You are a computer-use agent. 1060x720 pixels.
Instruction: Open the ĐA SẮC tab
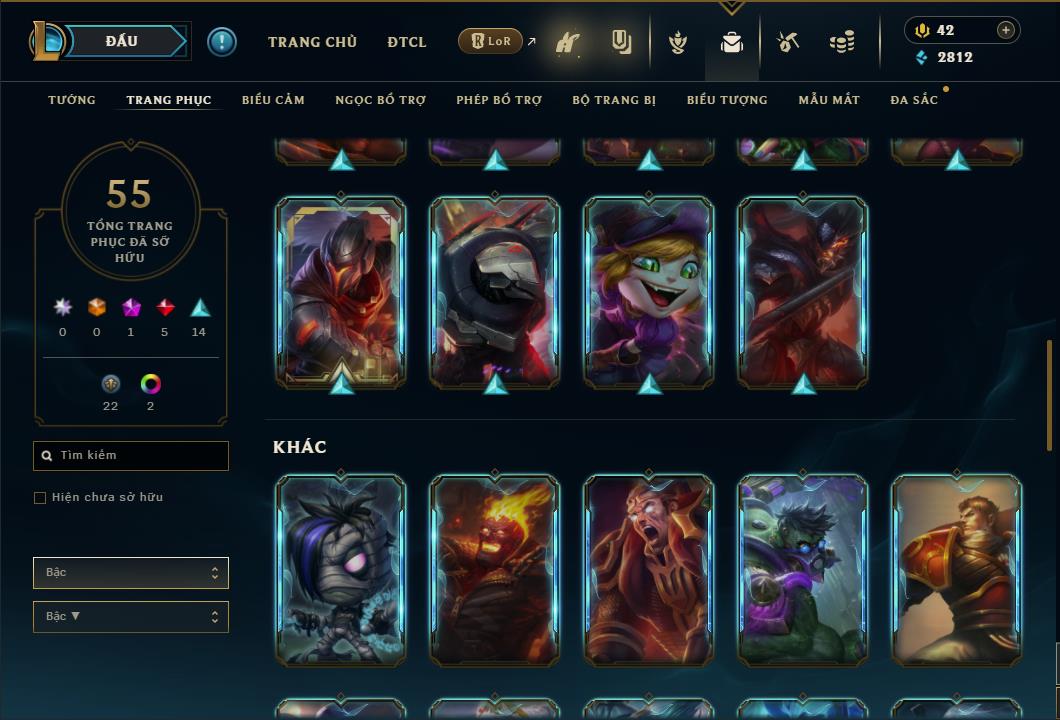(914, 100)
